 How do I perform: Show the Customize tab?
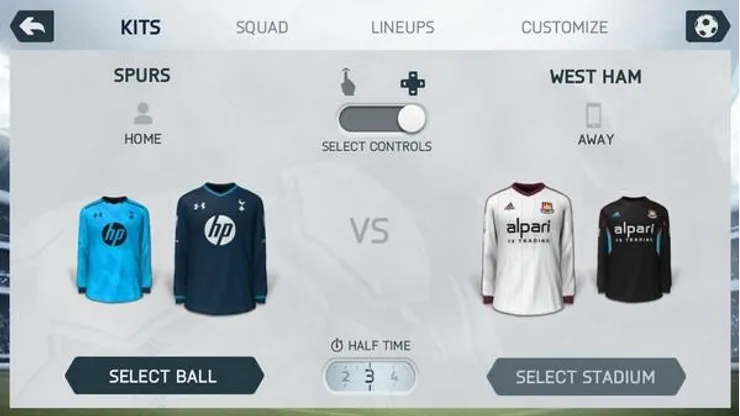564,27
